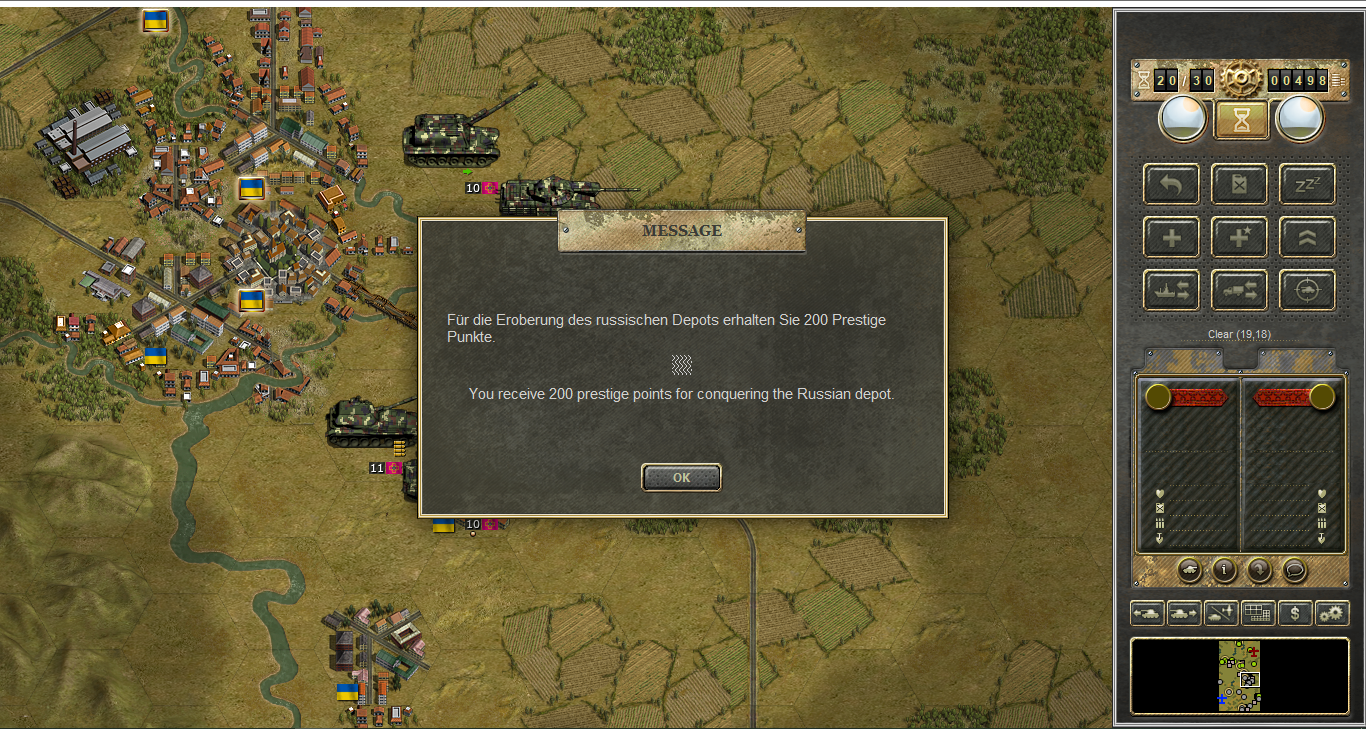Embark the unit using the ship button
1366x729 pixels.
(1171, 290)
